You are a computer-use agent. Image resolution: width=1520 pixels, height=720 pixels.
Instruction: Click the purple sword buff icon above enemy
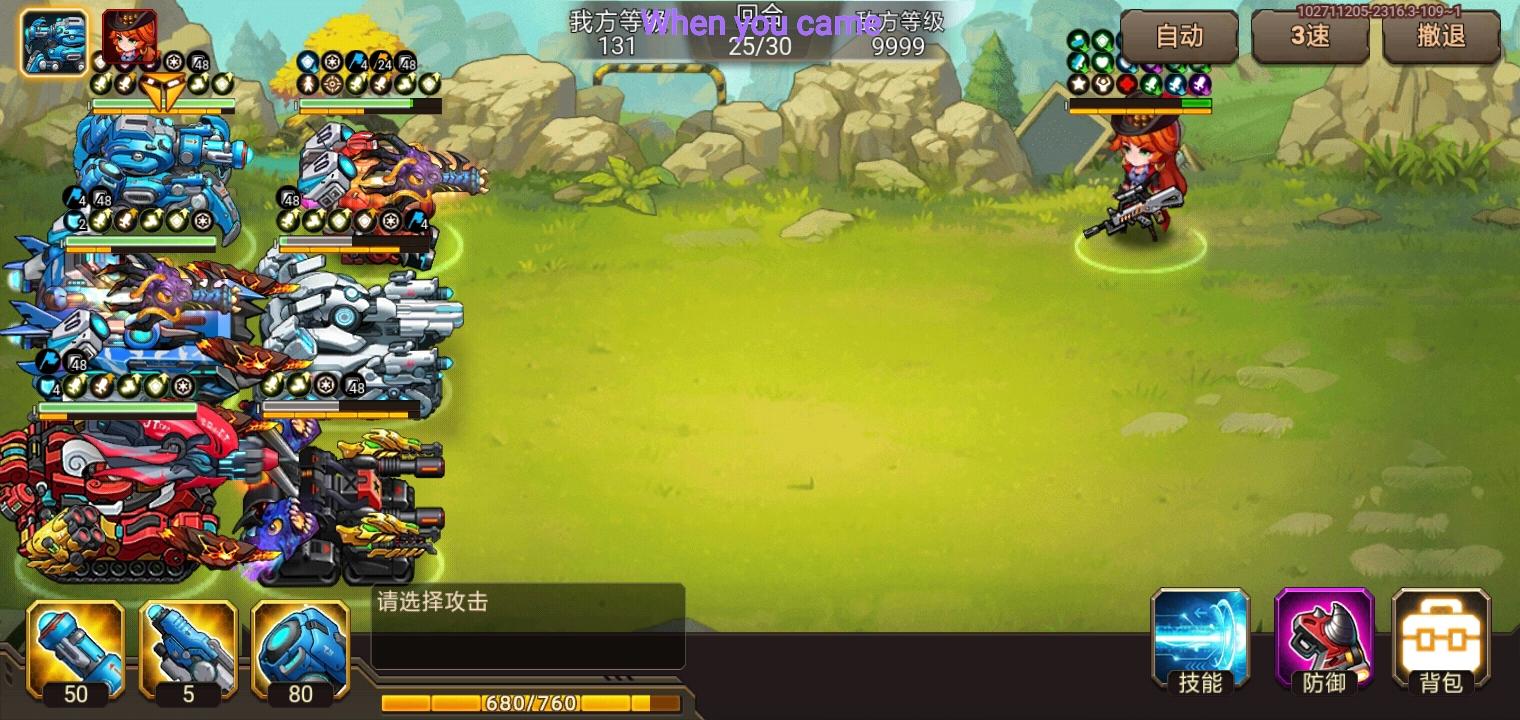point(1202,83)
